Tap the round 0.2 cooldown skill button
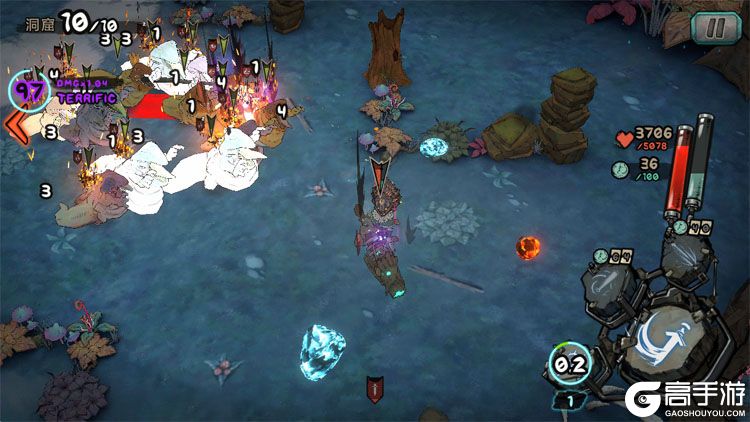 pos(569,365)
